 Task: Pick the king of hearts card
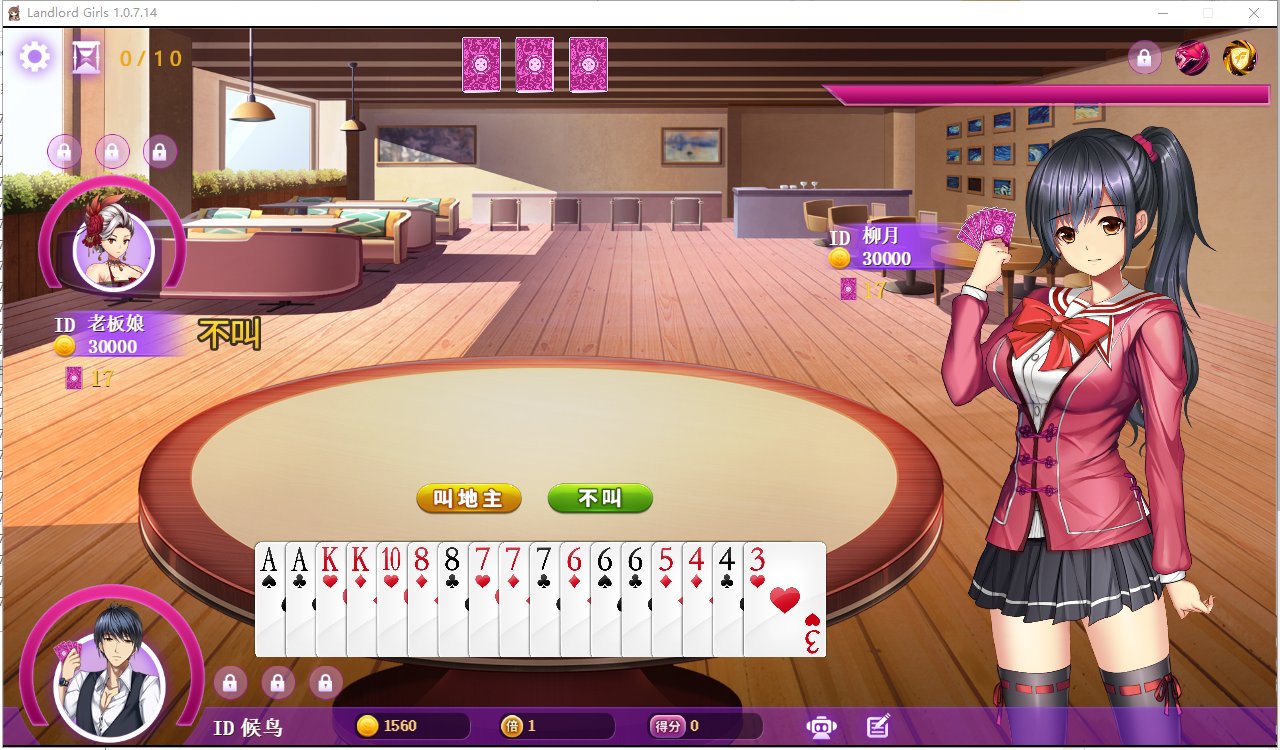coord(330,600)
